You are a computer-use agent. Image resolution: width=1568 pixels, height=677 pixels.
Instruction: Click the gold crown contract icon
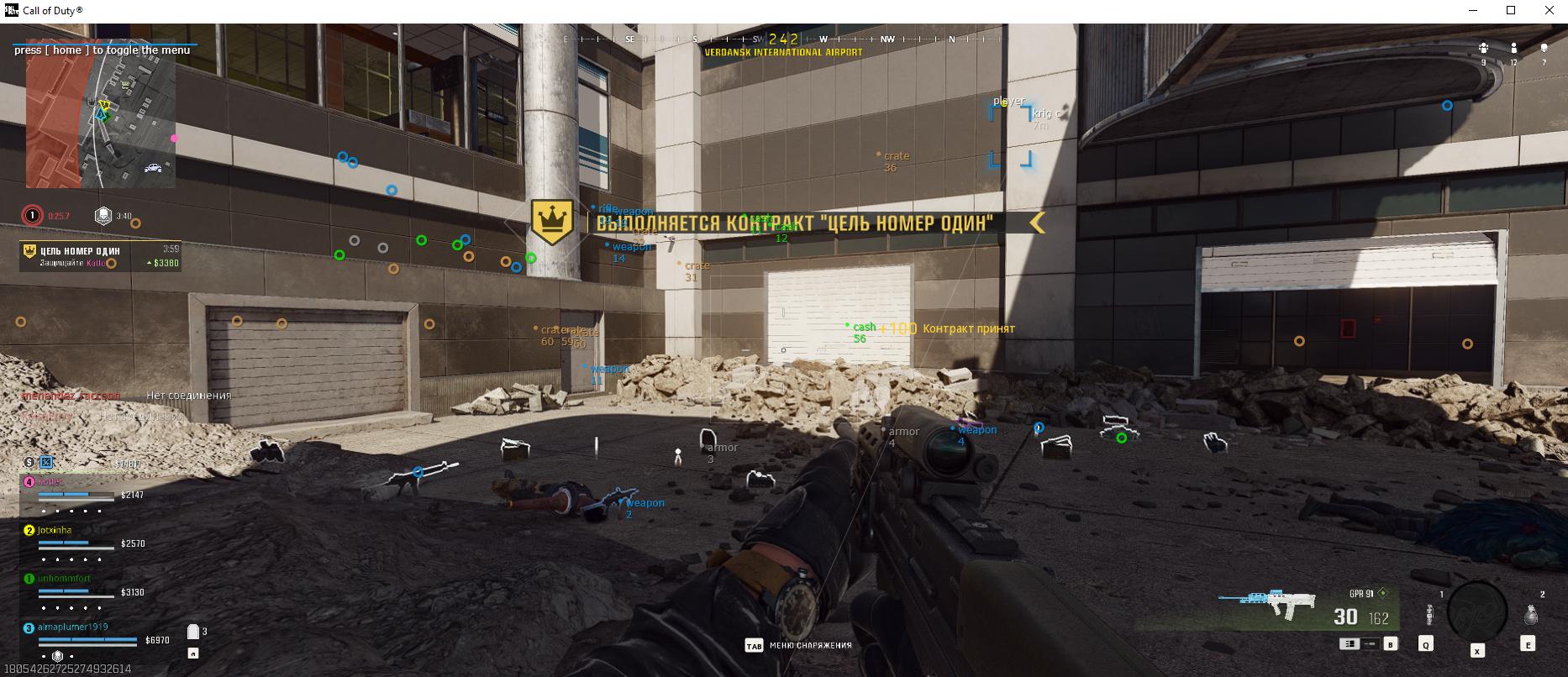(x=553, y=223)
